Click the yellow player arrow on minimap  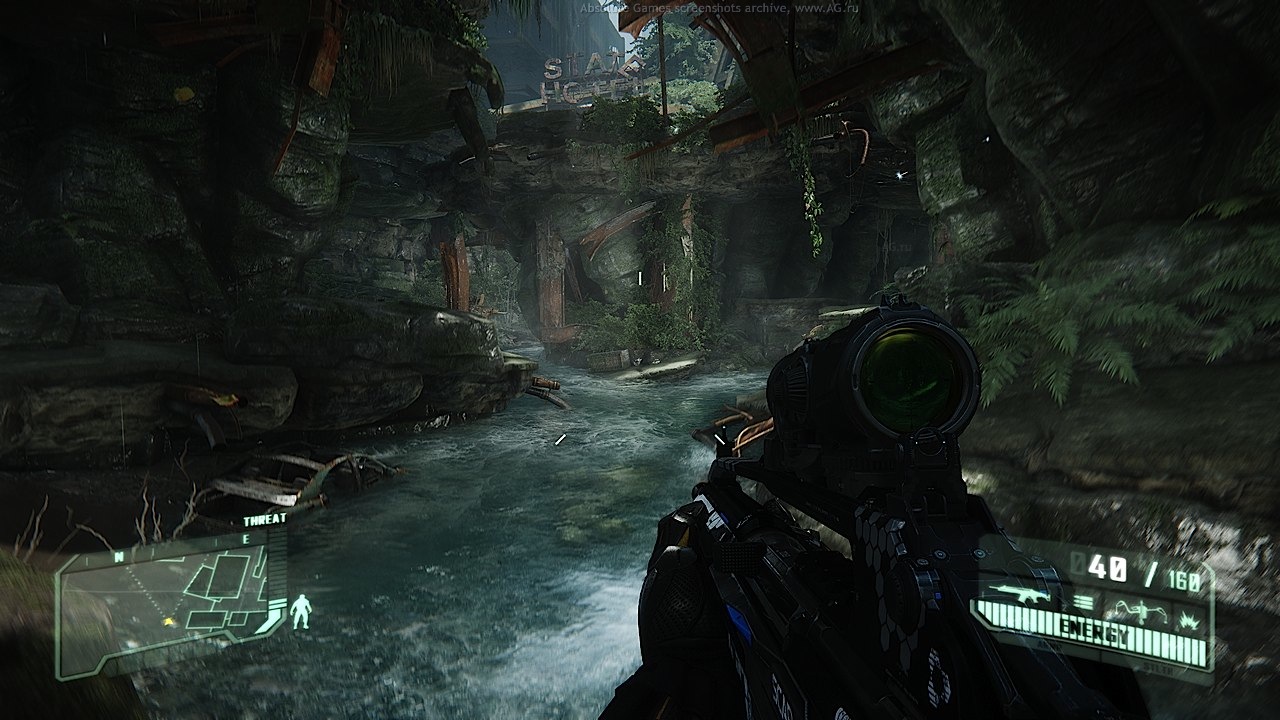tap(168, 622)
